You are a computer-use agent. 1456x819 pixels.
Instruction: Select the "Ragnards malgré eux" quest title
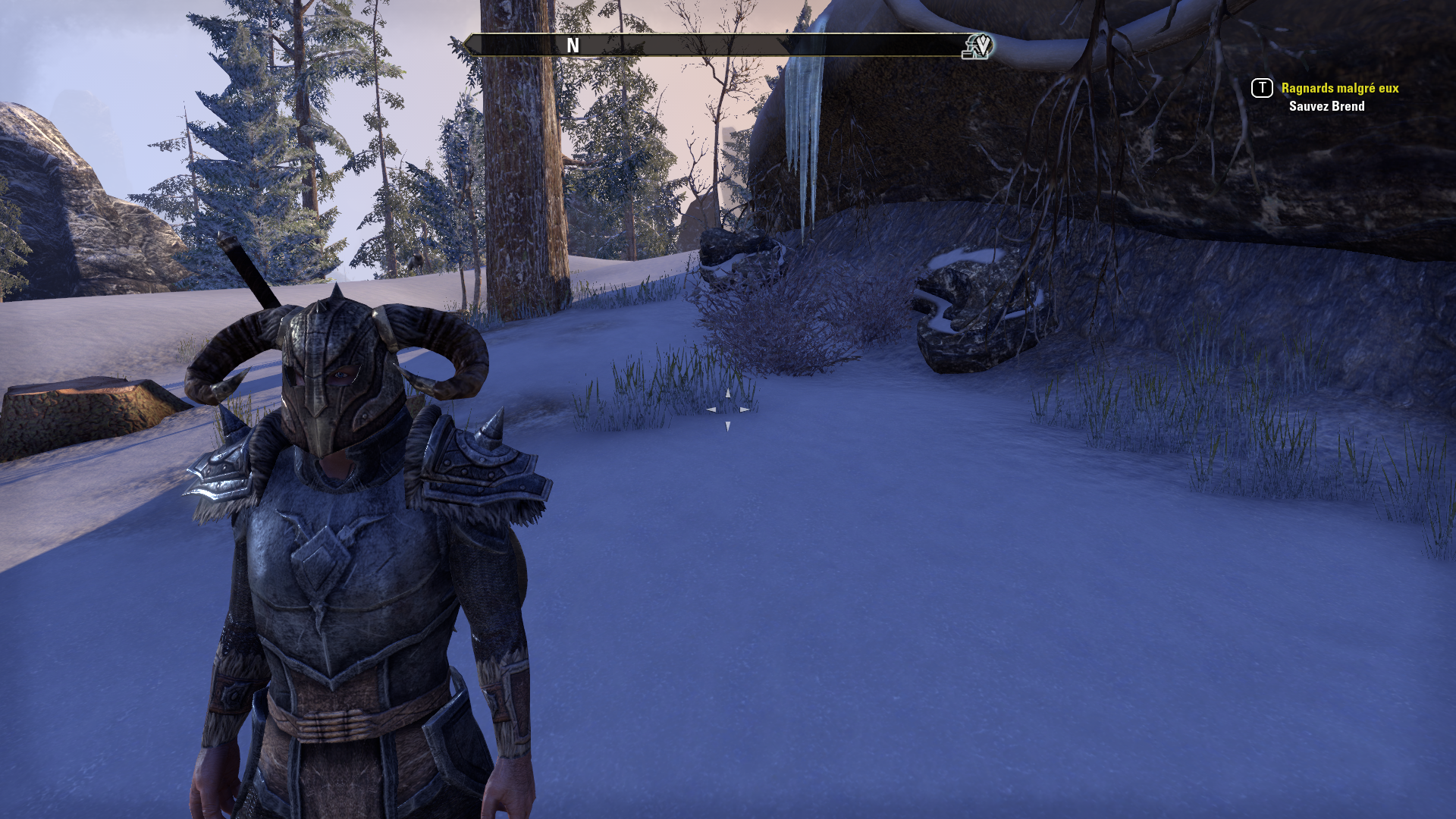click(x=1339, y=88)
